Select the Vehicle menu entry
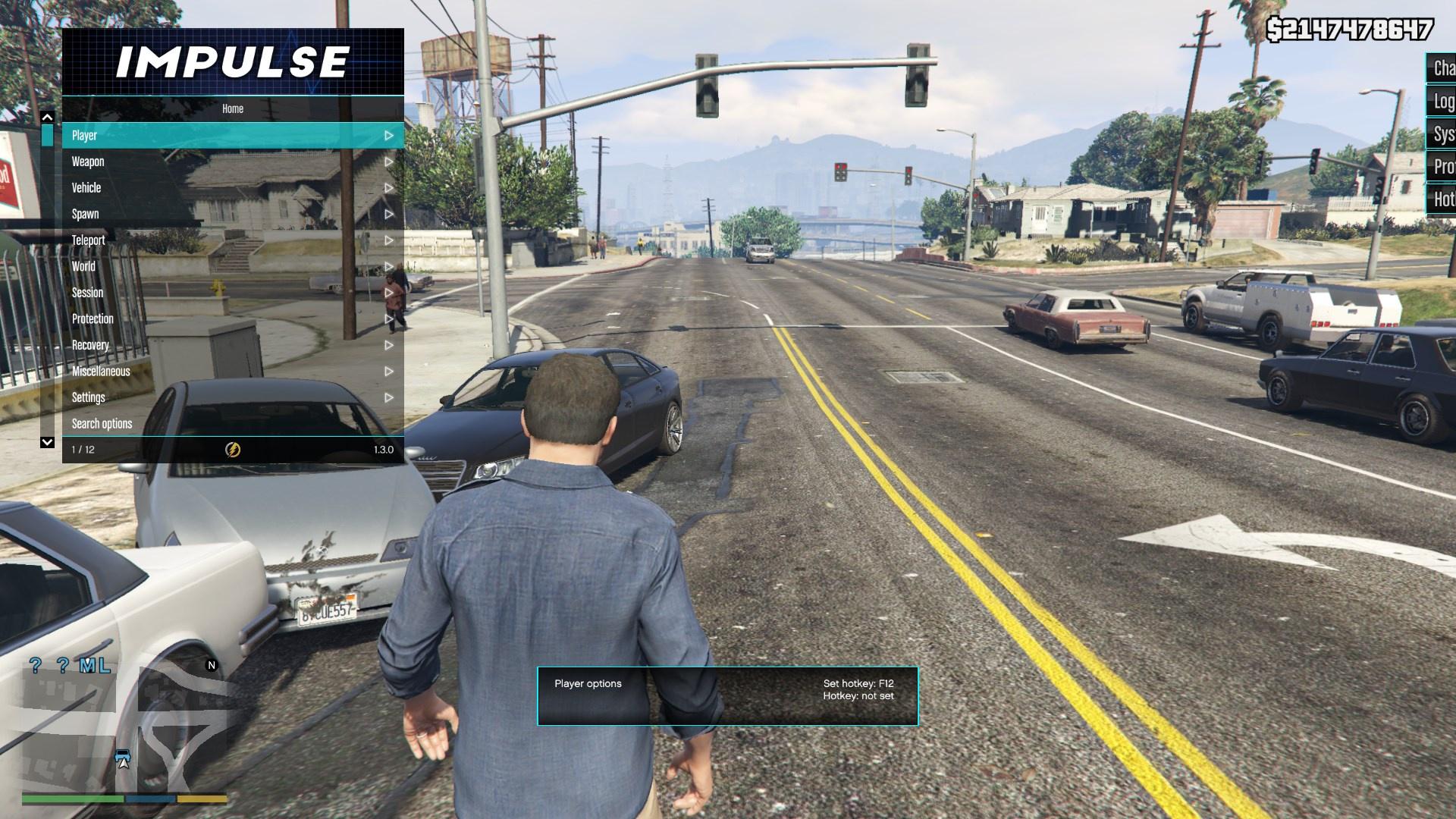The image size is (1456, 819). pos(232,188)
